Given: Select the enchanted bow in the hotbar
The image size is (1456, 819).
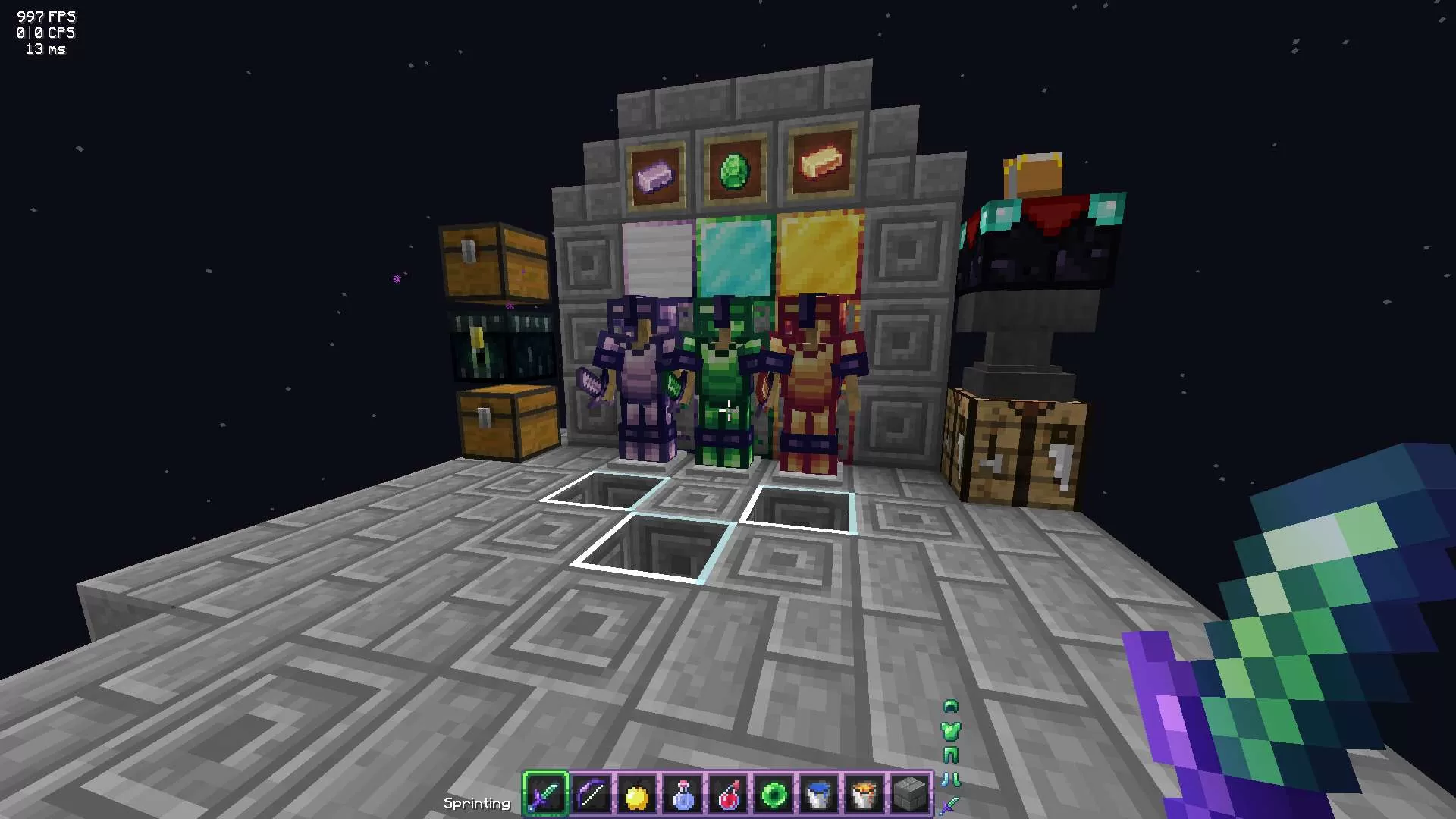Looking at the screenshot, I should pyautogui.click(x=590, y=793).
